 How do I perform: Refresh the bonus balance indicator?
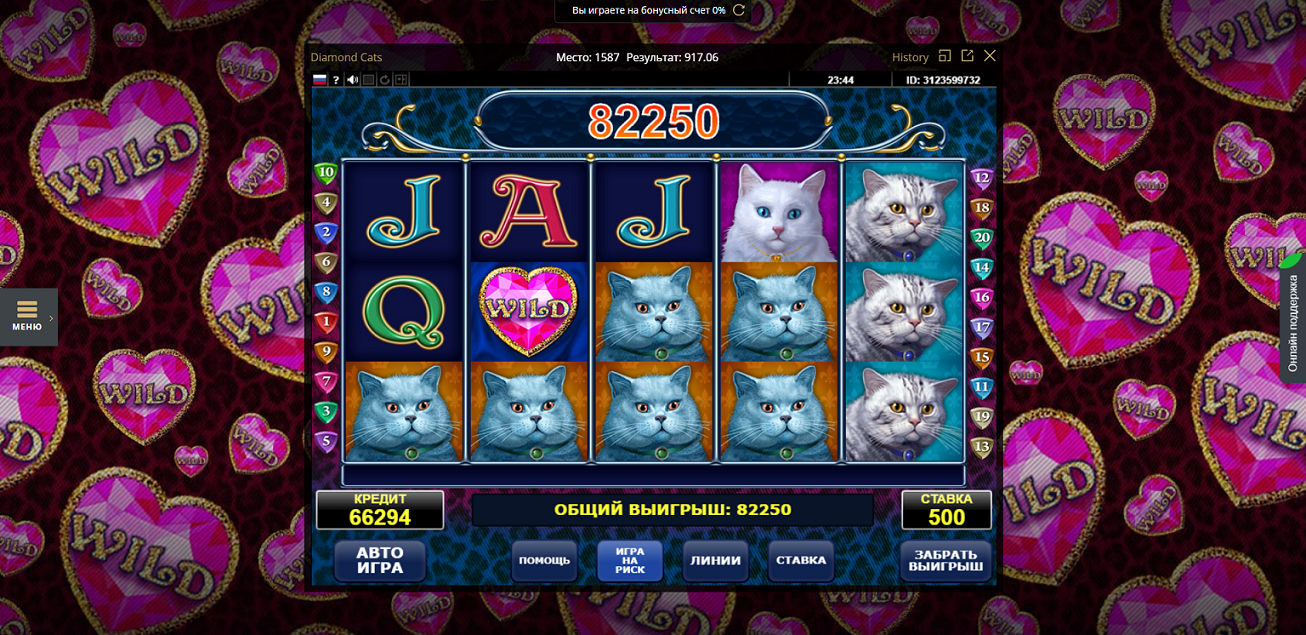[x=739, y=10]
